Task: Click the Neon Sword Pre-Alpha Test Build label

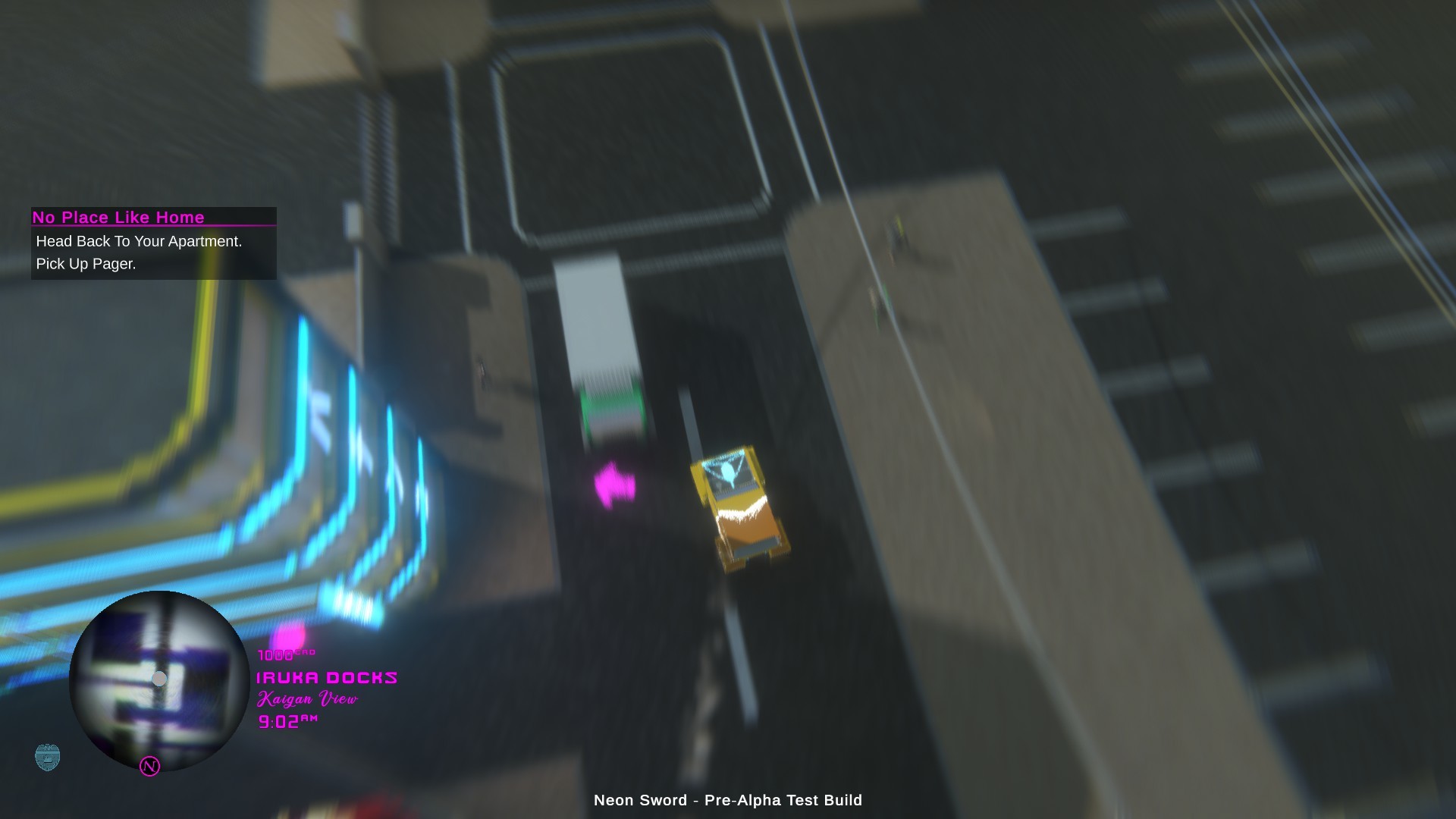Action: [727, 800]
